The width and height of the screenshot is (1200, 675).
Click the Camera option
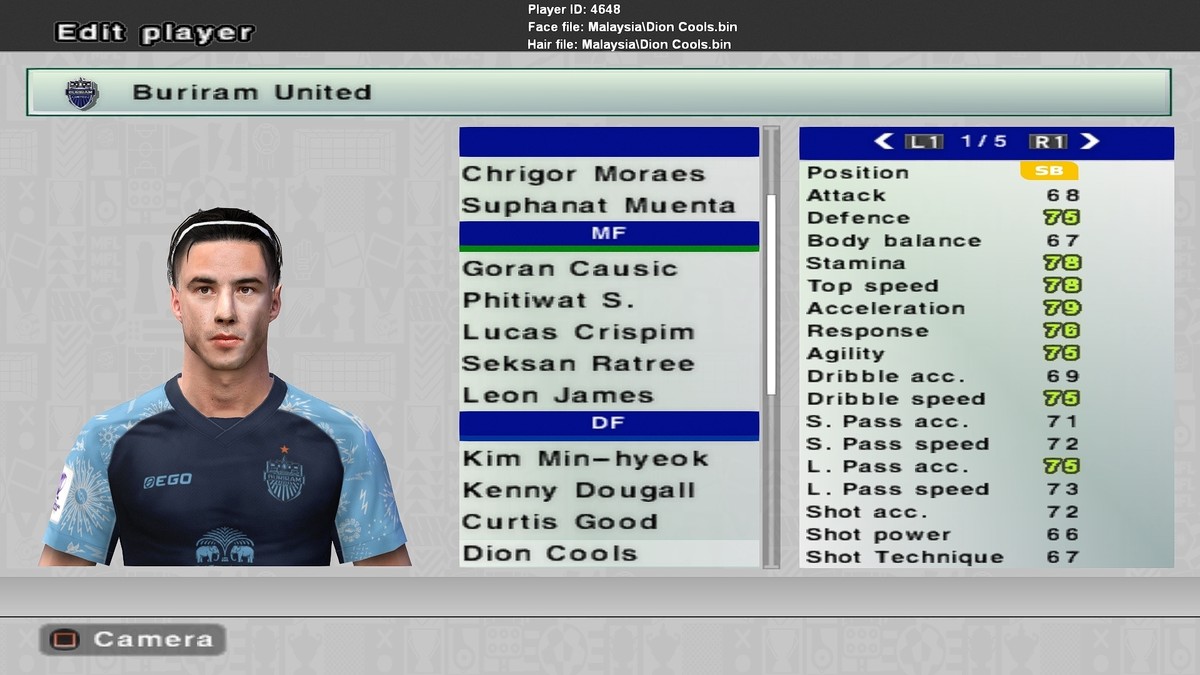click(x=132, y=639)
